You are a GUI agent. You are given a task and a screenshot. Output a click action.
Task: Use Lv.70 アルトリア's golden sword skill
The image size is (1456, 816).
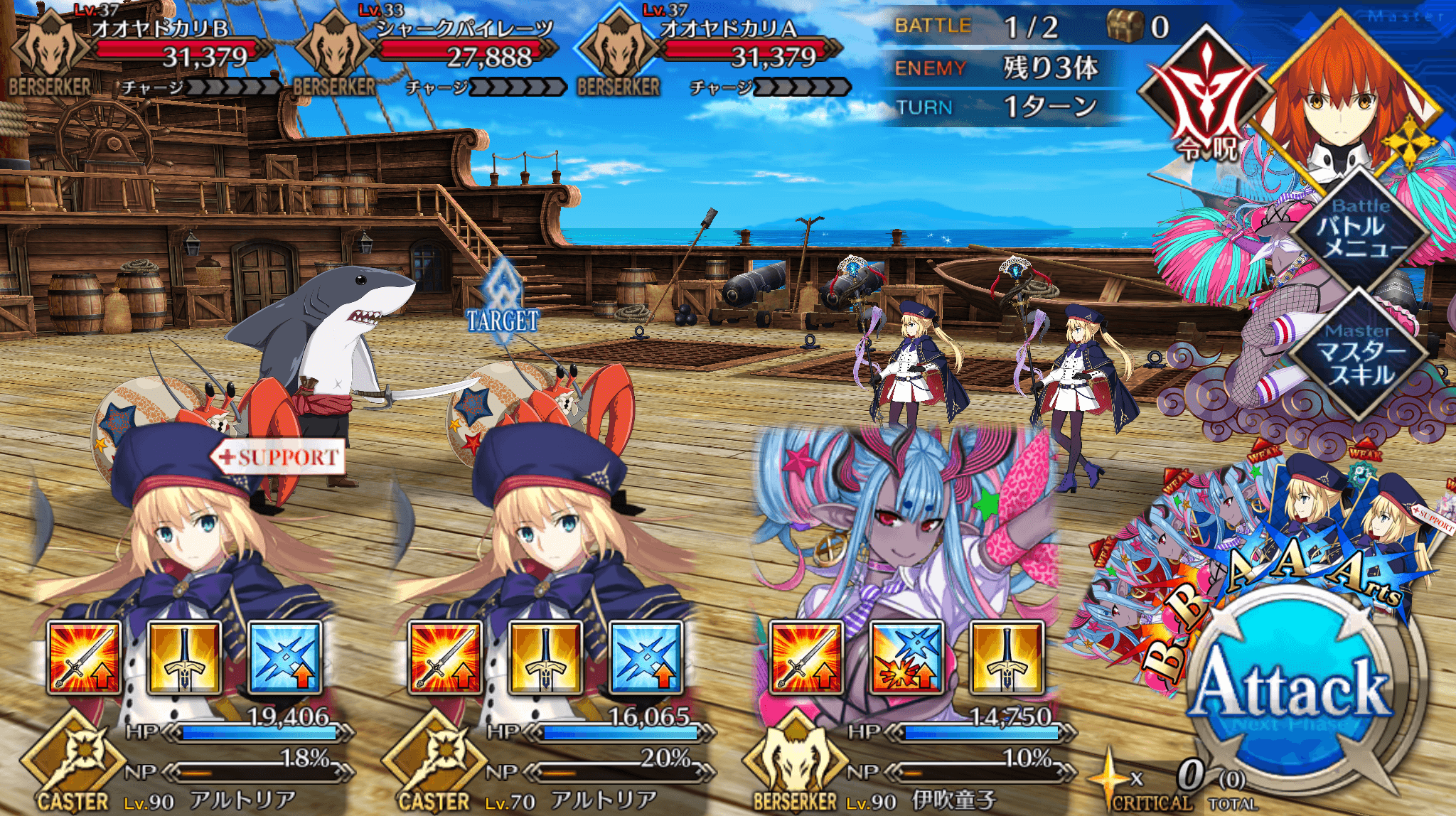pyautogui.click(x=545, y=657)
